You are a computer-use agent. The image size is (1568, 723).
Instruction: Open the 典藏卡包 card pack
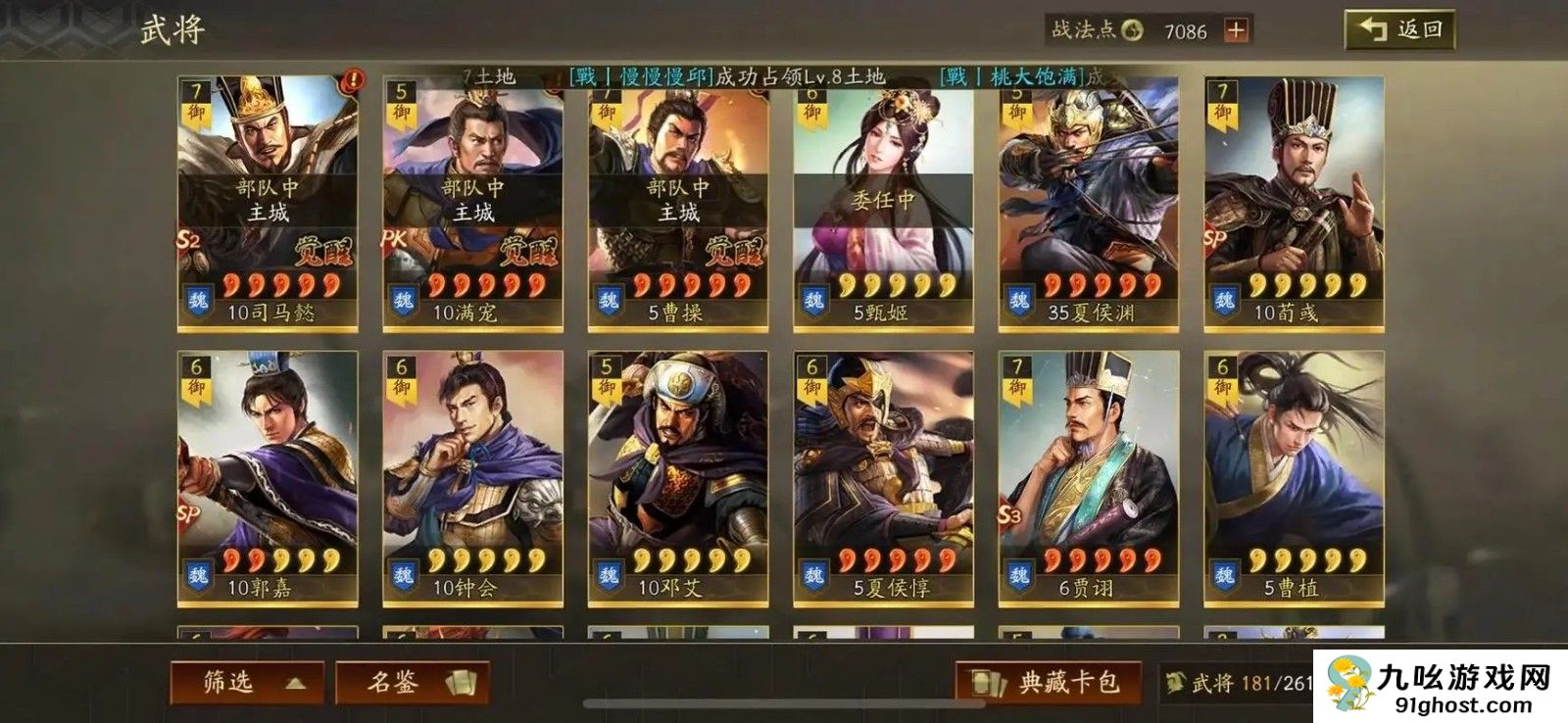[1049, 682]
